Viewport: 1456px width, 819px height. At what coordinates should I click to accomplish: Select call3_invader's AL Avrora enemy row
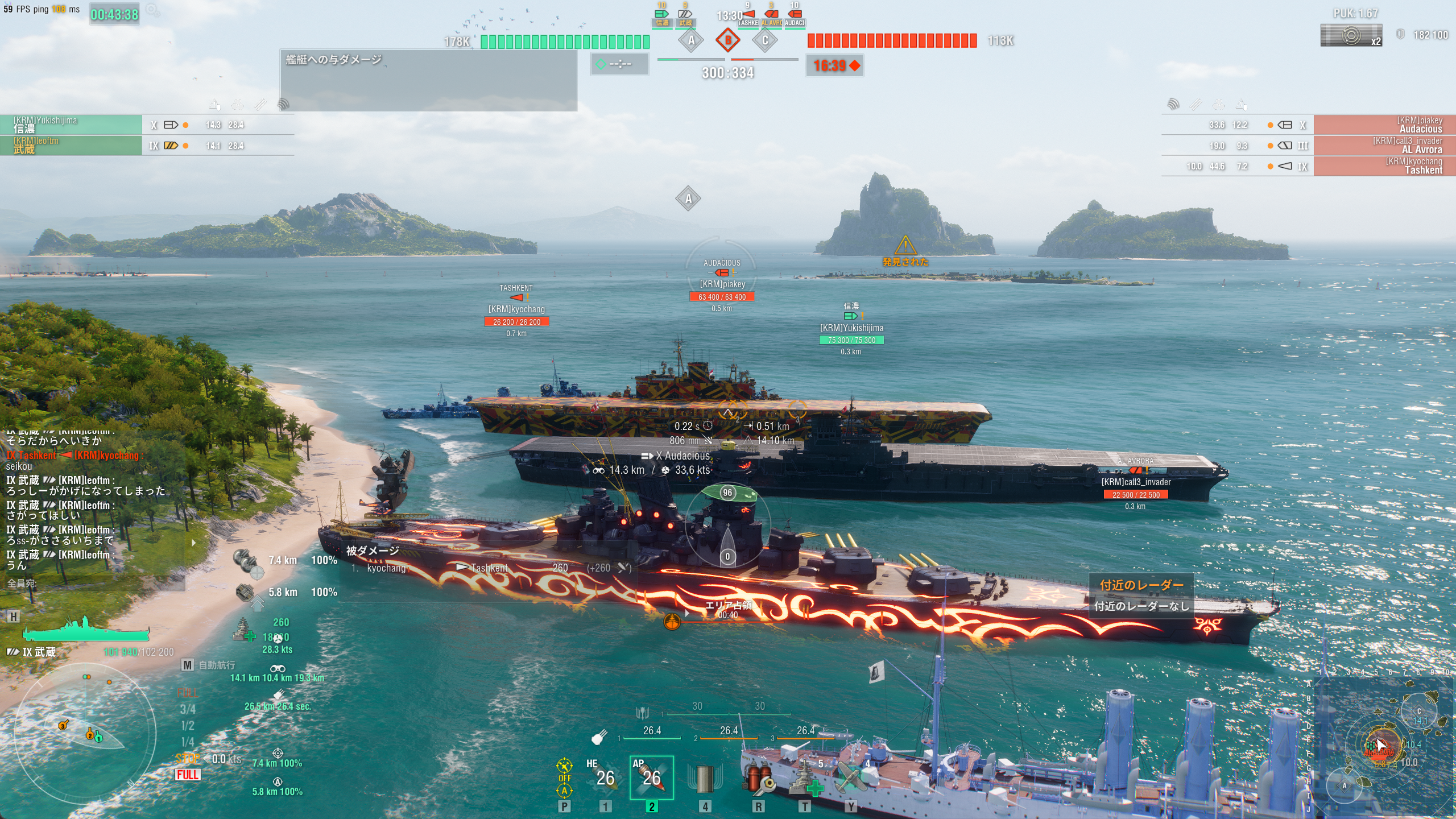(x=1384, y=145)
